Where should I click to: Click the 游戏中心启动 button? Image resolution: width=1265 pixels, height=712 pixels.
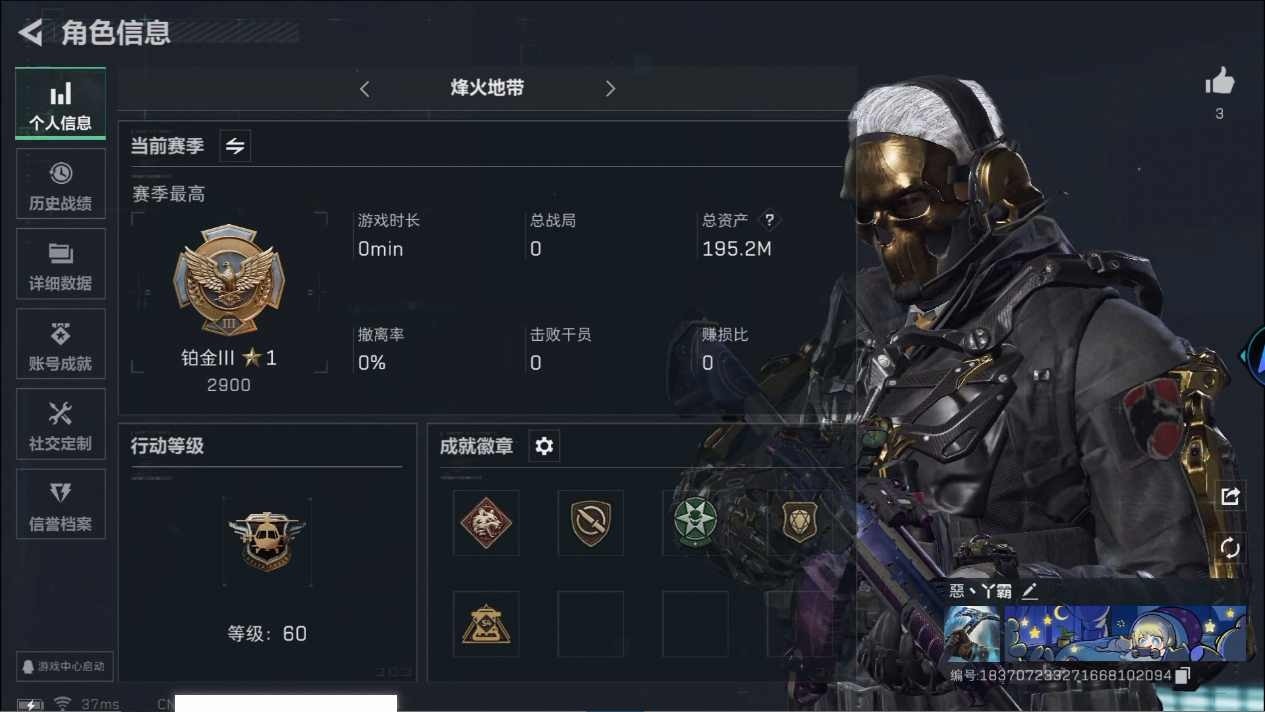66,666
